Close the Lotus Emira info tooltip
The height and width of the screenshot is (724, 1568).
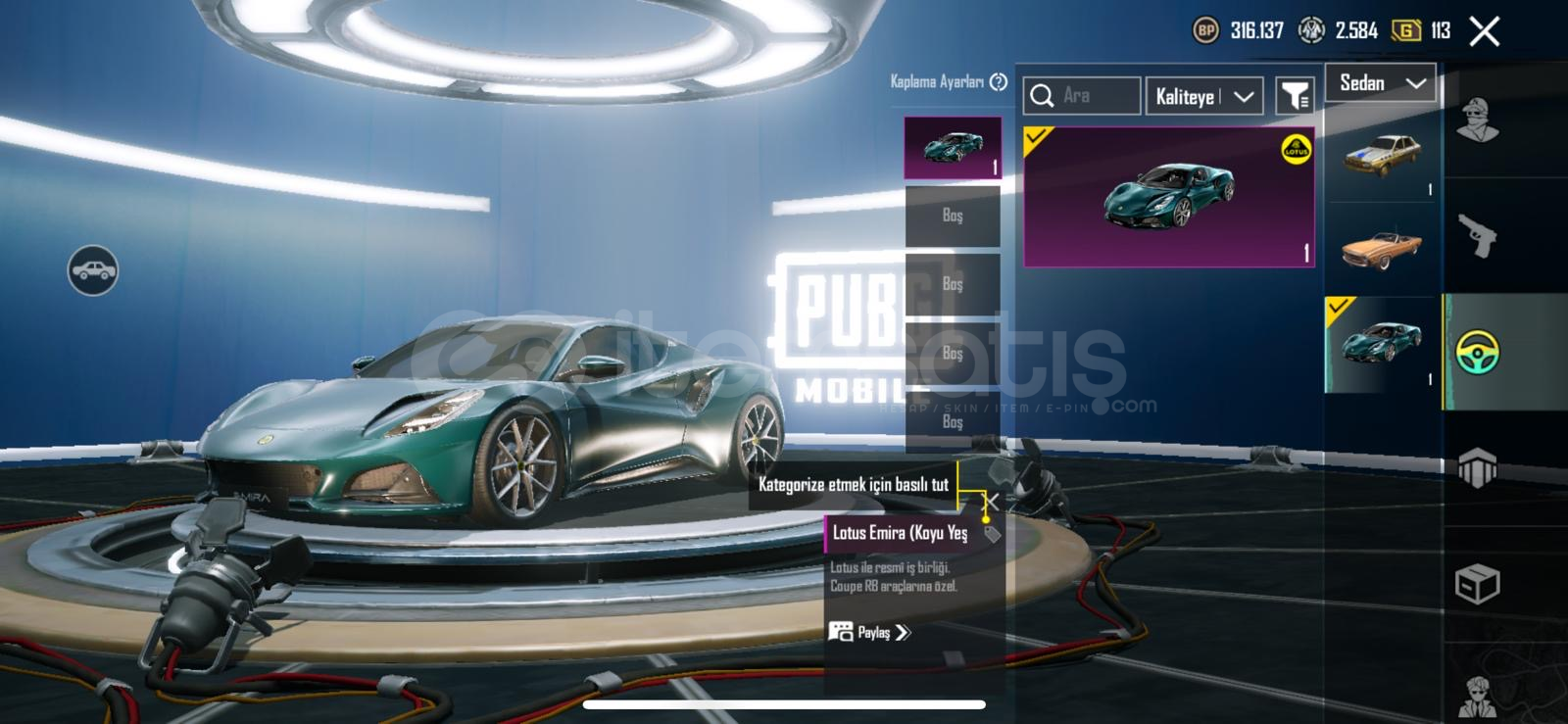[x=992, y=503]
